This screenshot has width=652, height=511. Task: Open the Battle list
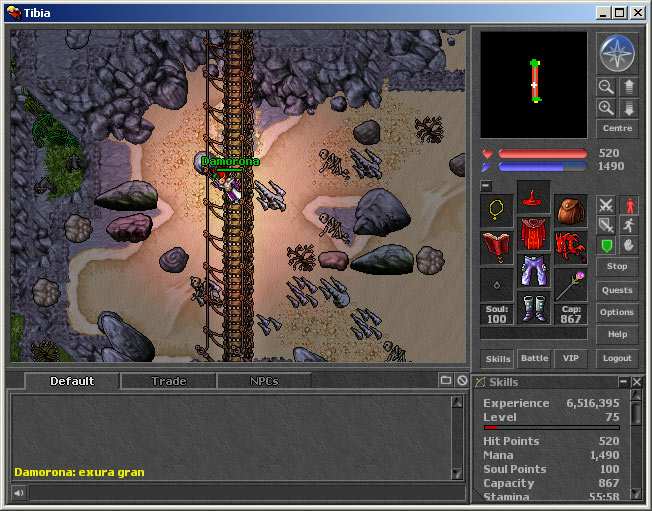[x=535, y=358]
